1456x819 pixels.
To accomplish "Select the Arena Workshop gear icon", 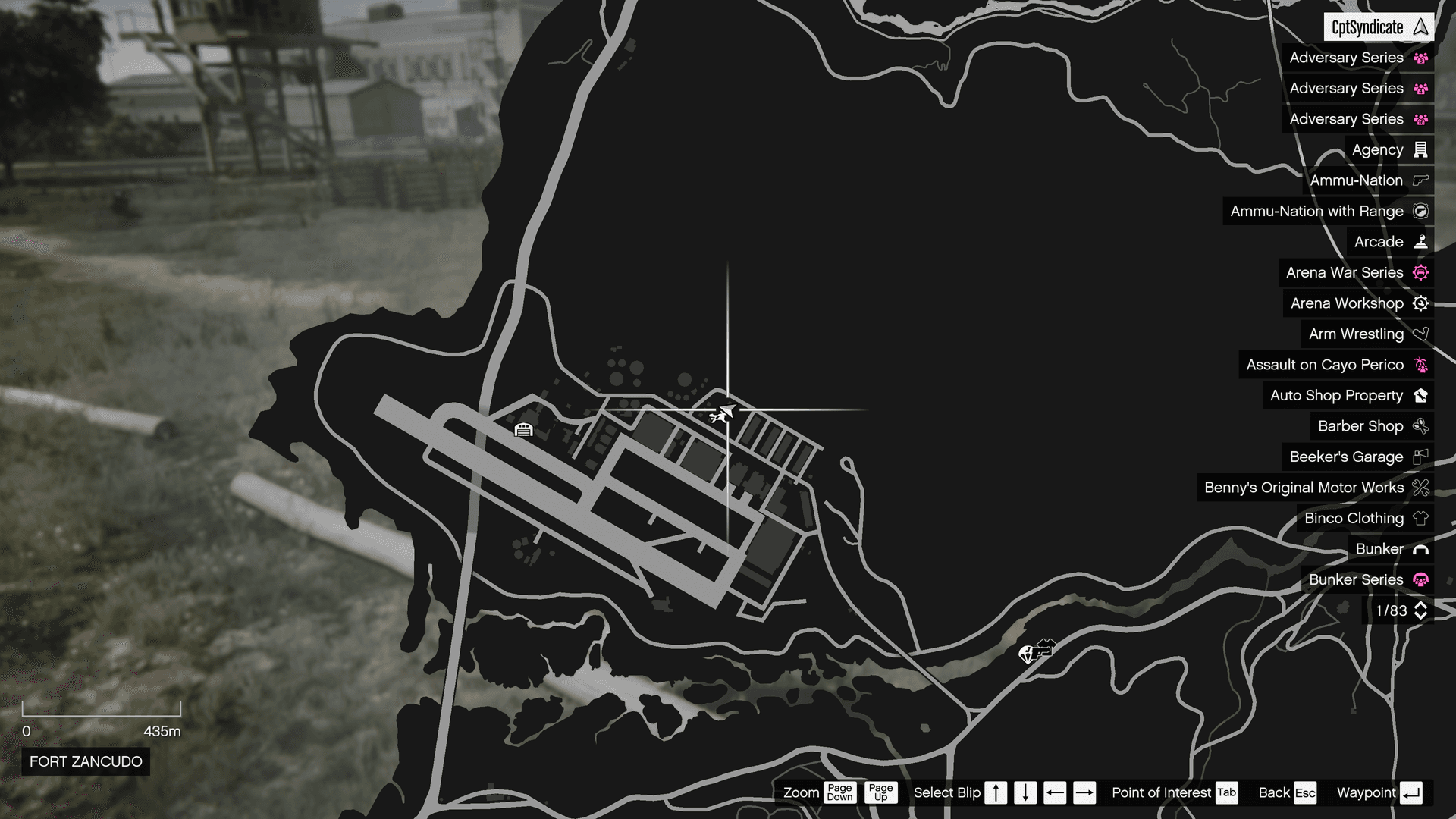I will click(1419, 303).
